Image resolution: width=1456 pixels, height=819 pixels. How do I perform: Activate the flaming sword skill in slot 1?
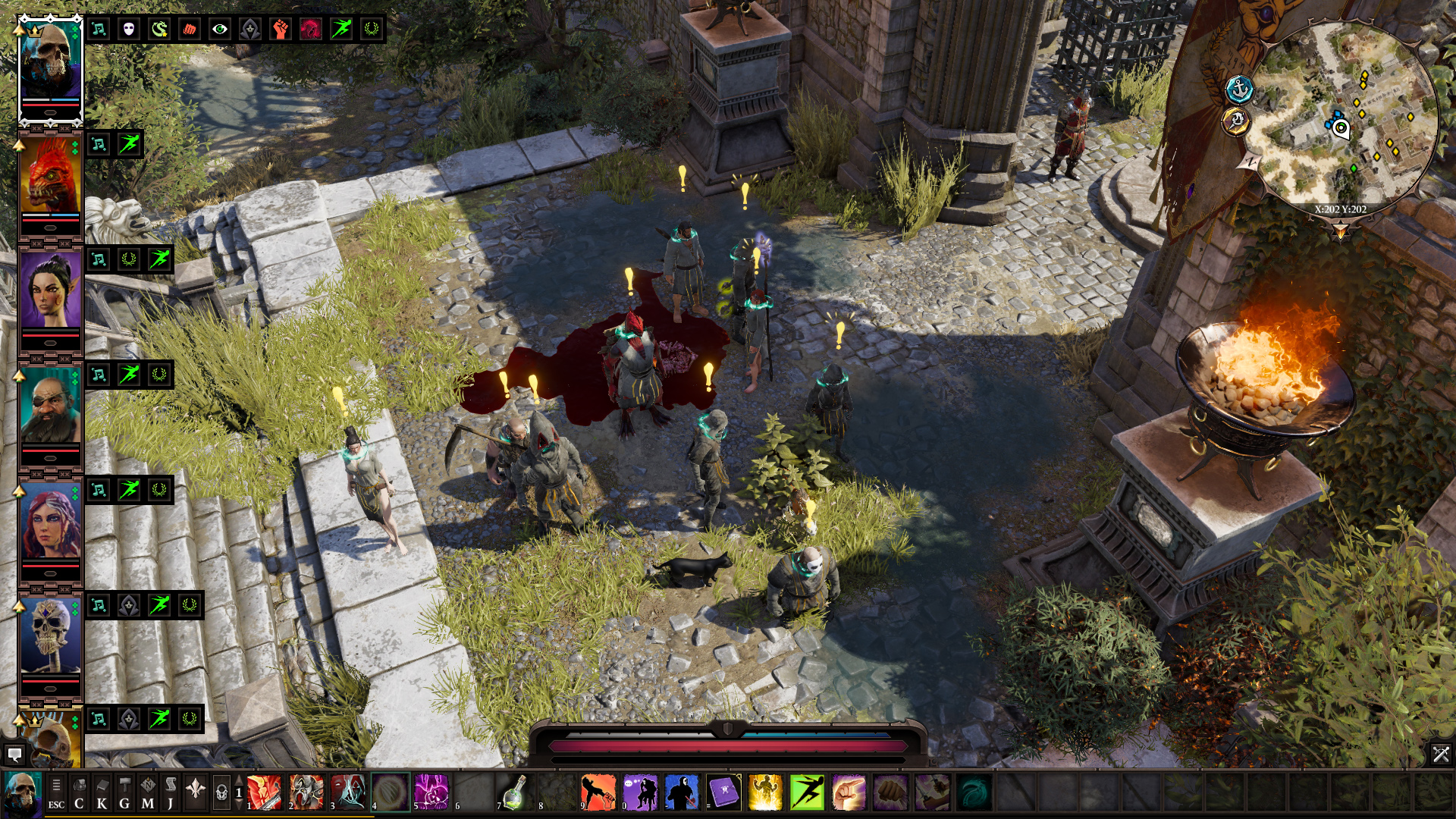click(264, 792)
